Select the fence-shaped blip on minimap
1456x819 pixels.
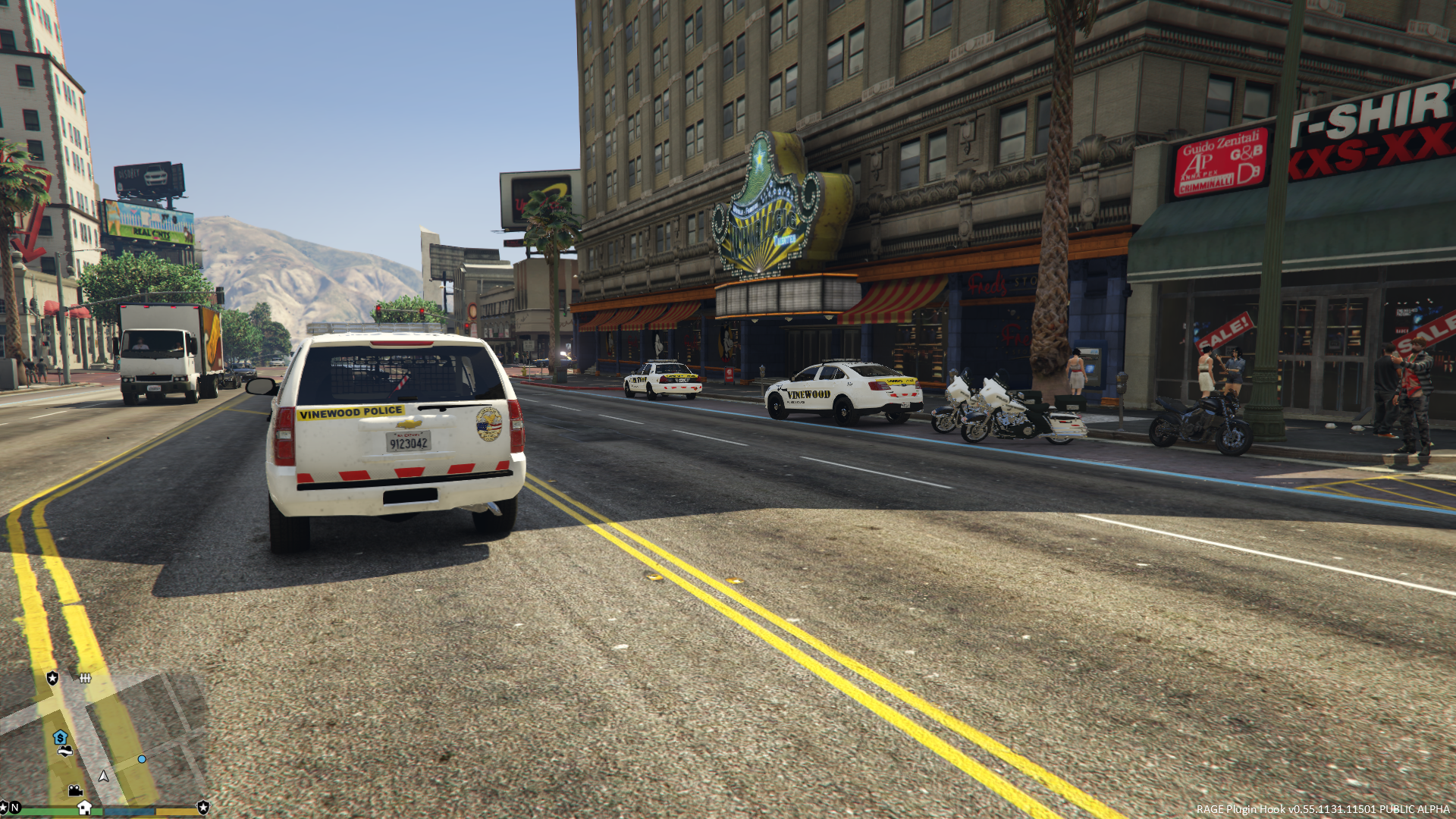[85, 678]
